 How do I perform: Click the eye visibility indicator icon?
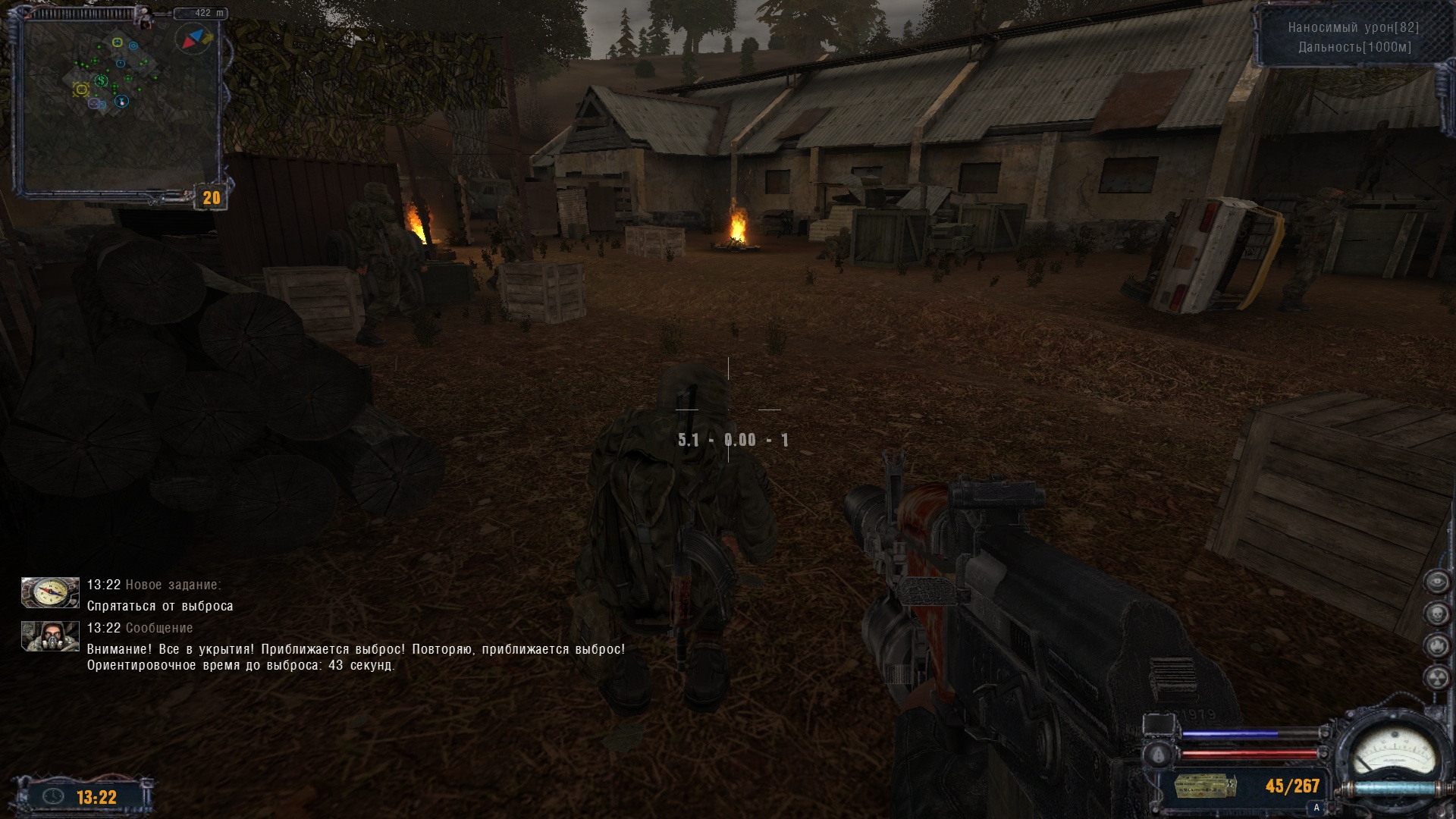(1436, 582)
